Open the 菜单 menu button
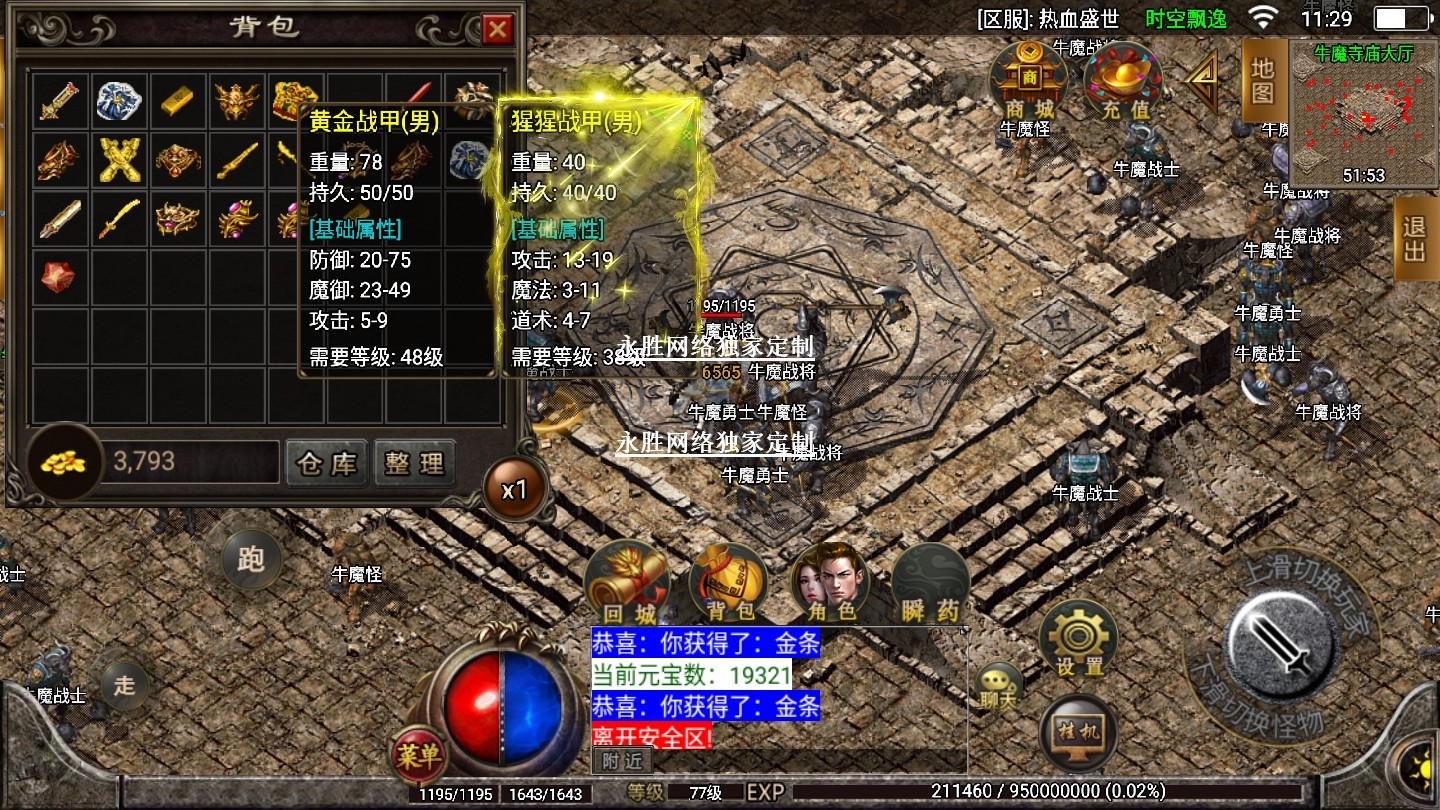The height and width of the screenshot is (810, 1440). [x=418, y=755]
